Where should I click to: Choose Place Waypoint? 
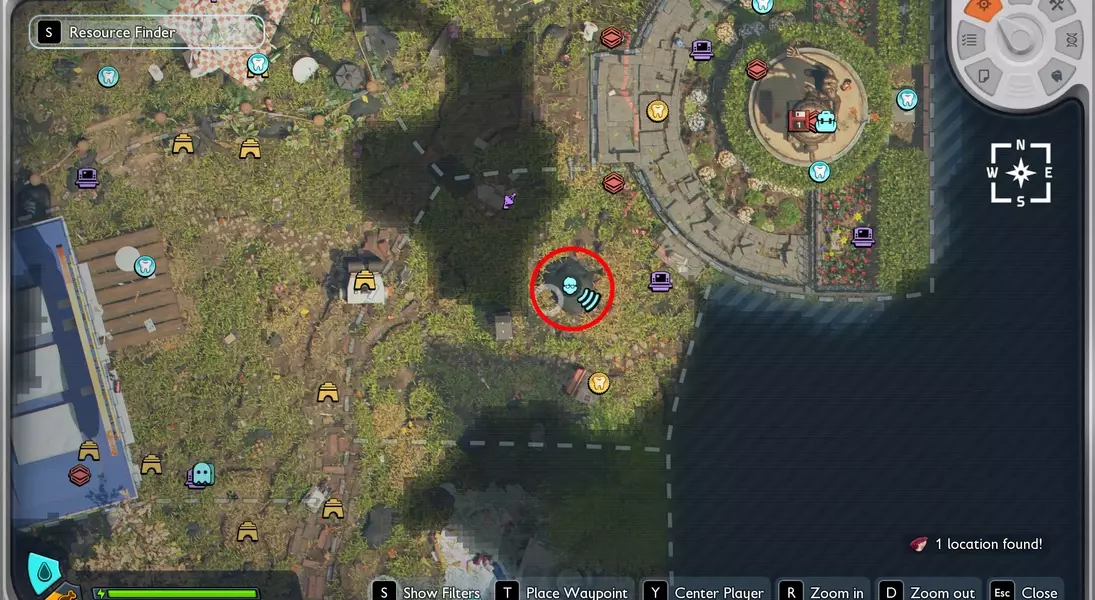[565, 592]
